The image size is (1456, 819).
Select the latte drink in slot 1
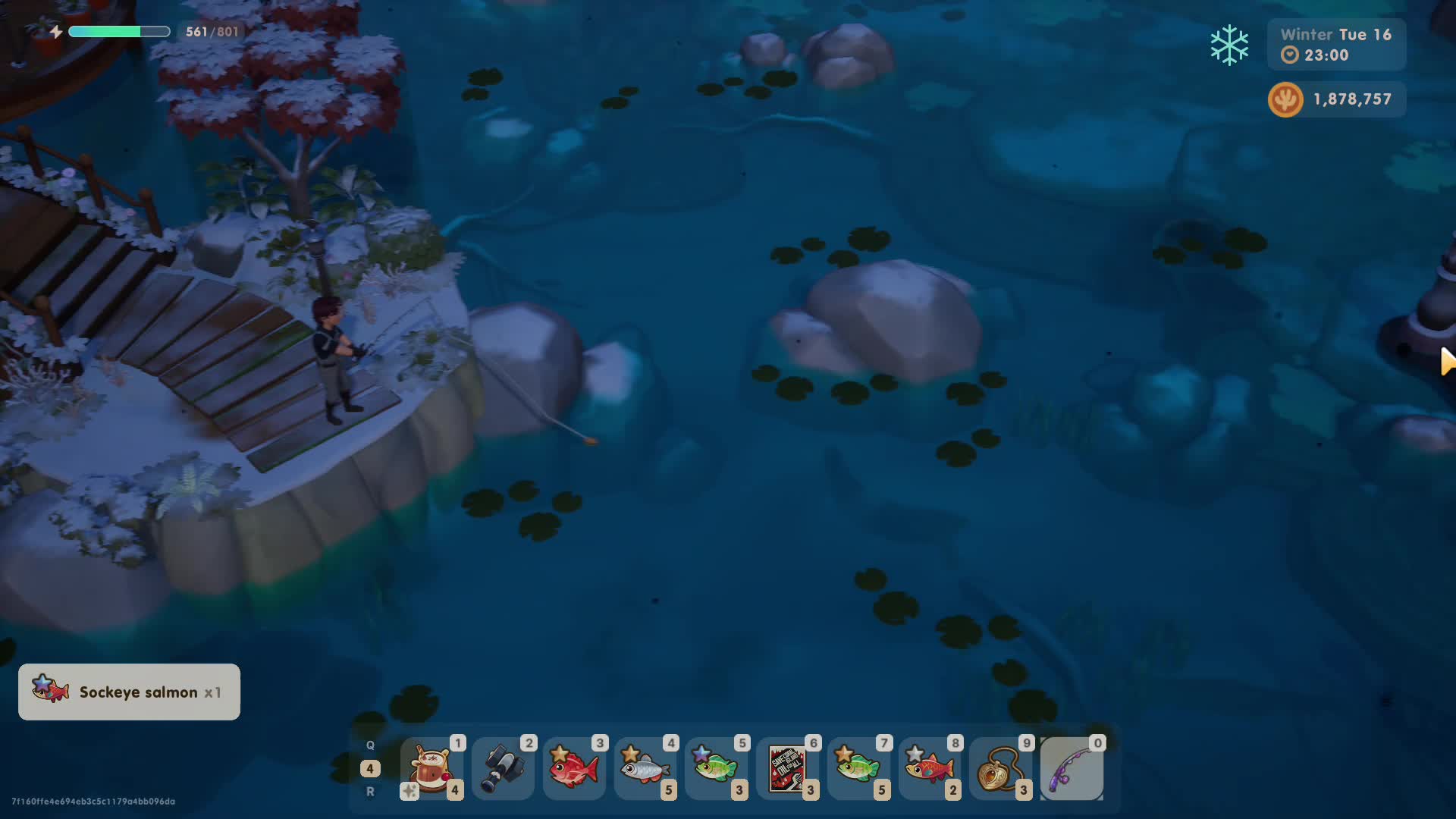pyautogui.click(x=431, y=769)
